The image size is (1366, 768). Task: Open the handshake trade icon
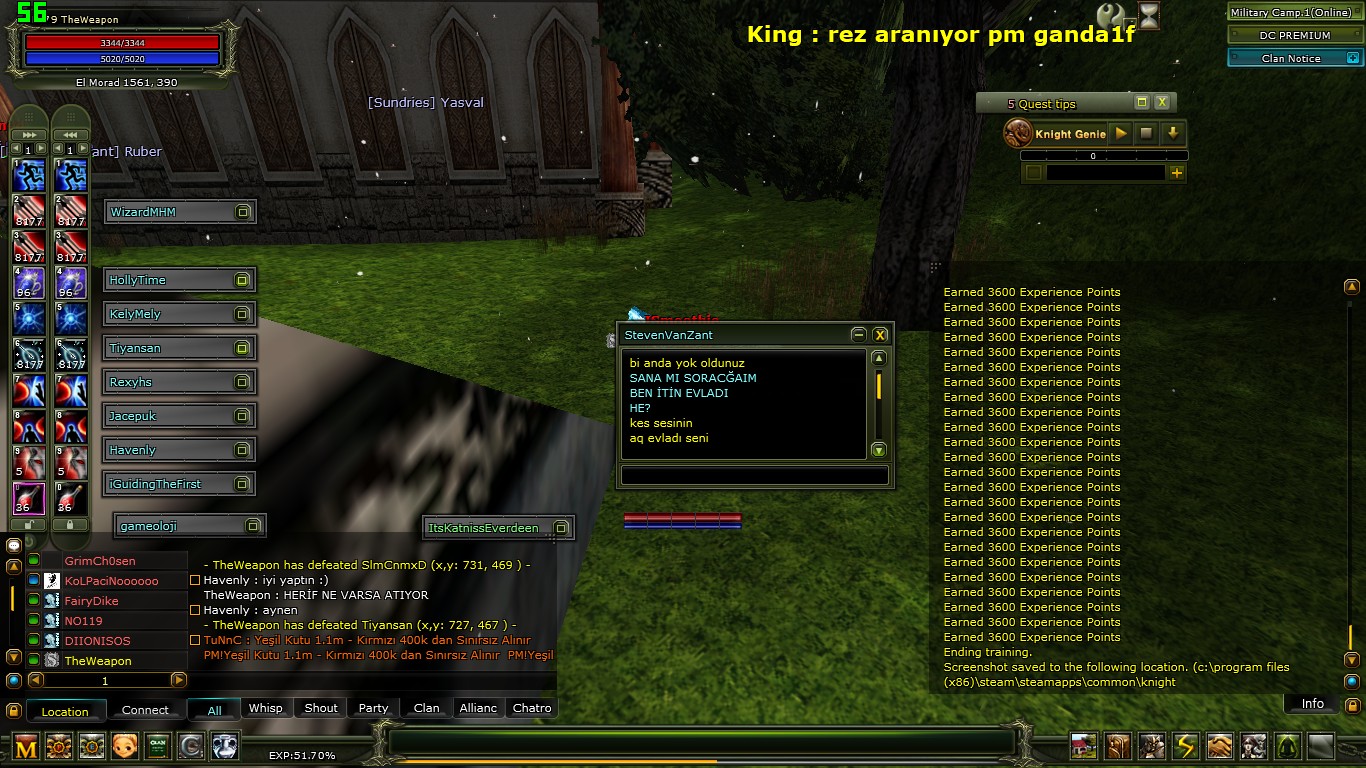1219,746
